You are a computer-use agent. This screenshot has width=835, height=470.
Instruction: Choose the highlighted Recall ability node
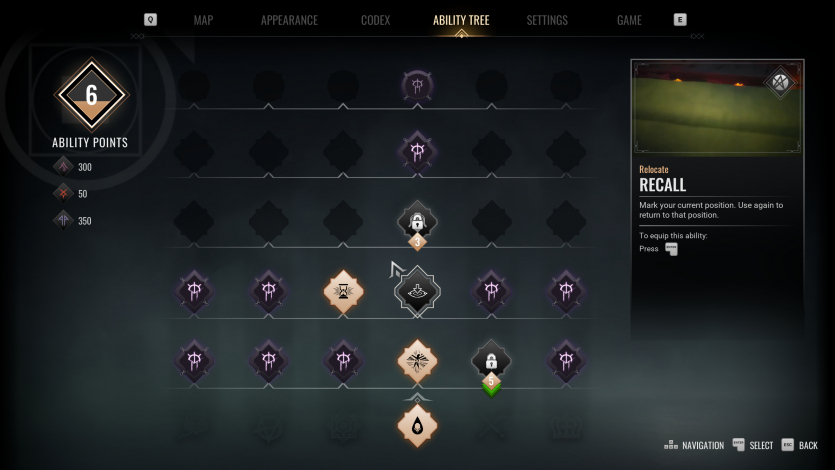click(417, 292)
